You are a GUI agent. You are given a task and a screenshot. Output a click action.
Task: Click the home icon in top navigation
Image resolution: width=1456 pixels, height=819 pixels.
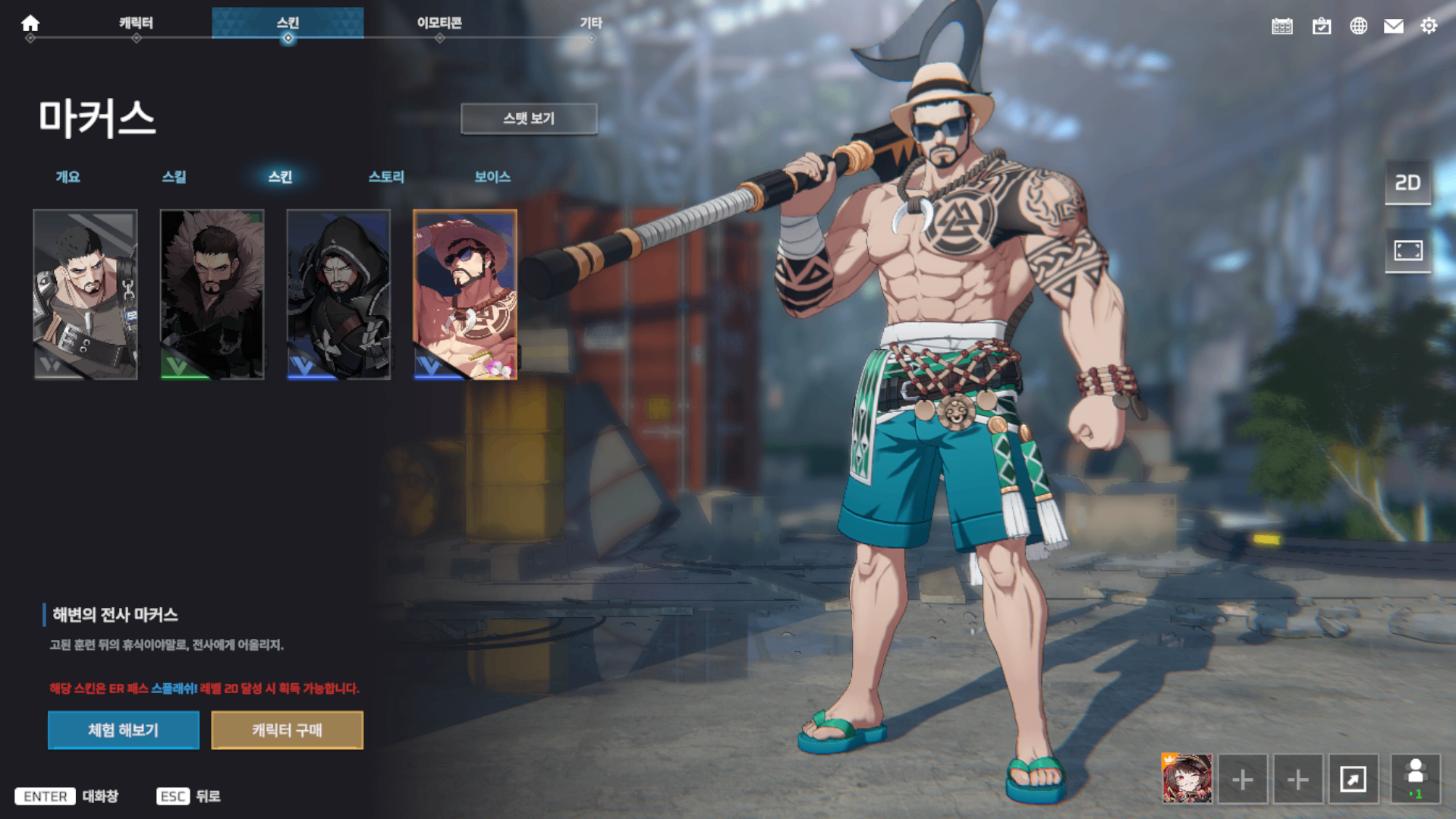coord(29,23)
